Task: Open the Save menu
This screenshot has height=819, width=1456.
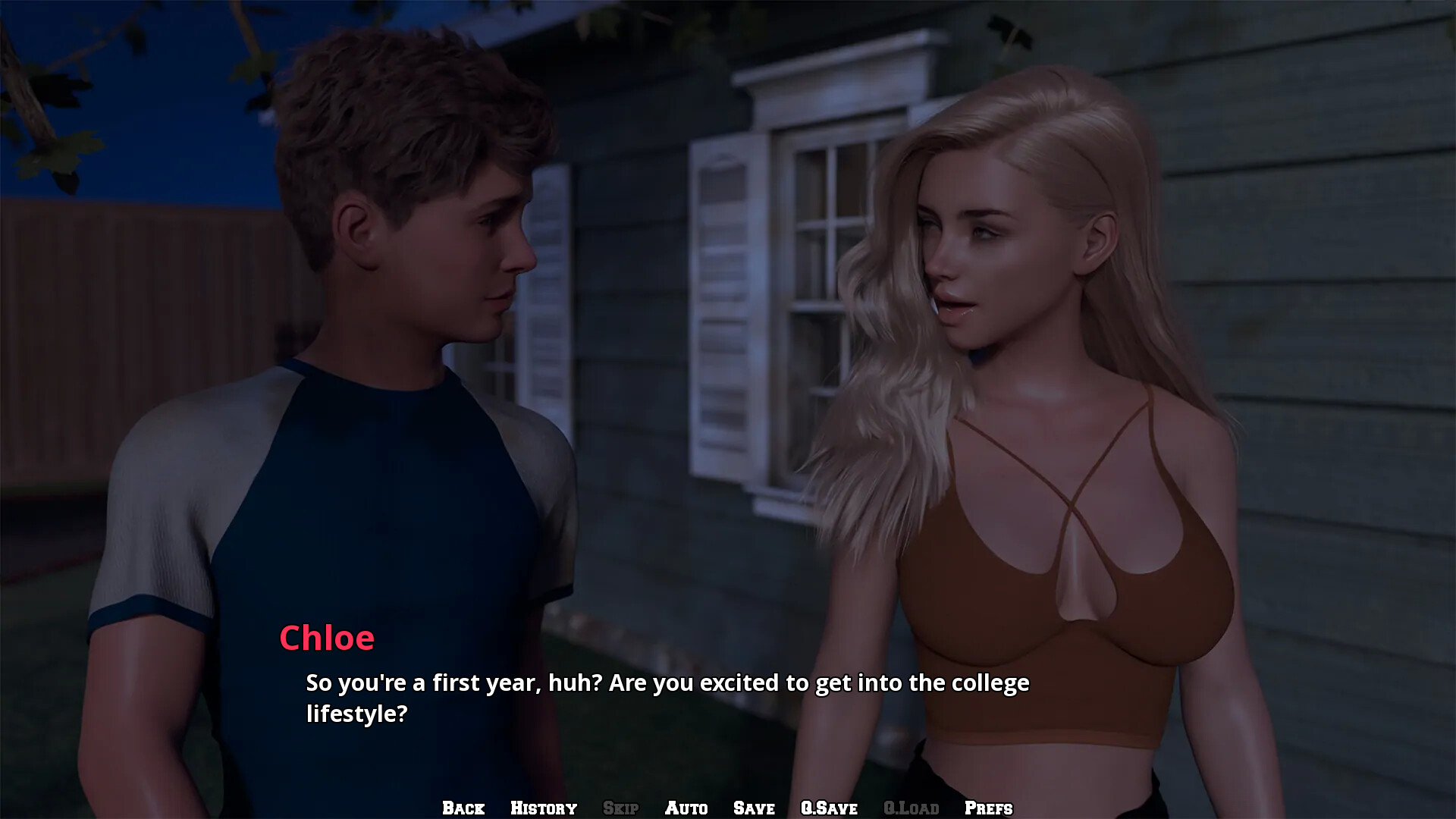Action: (754, 808)
